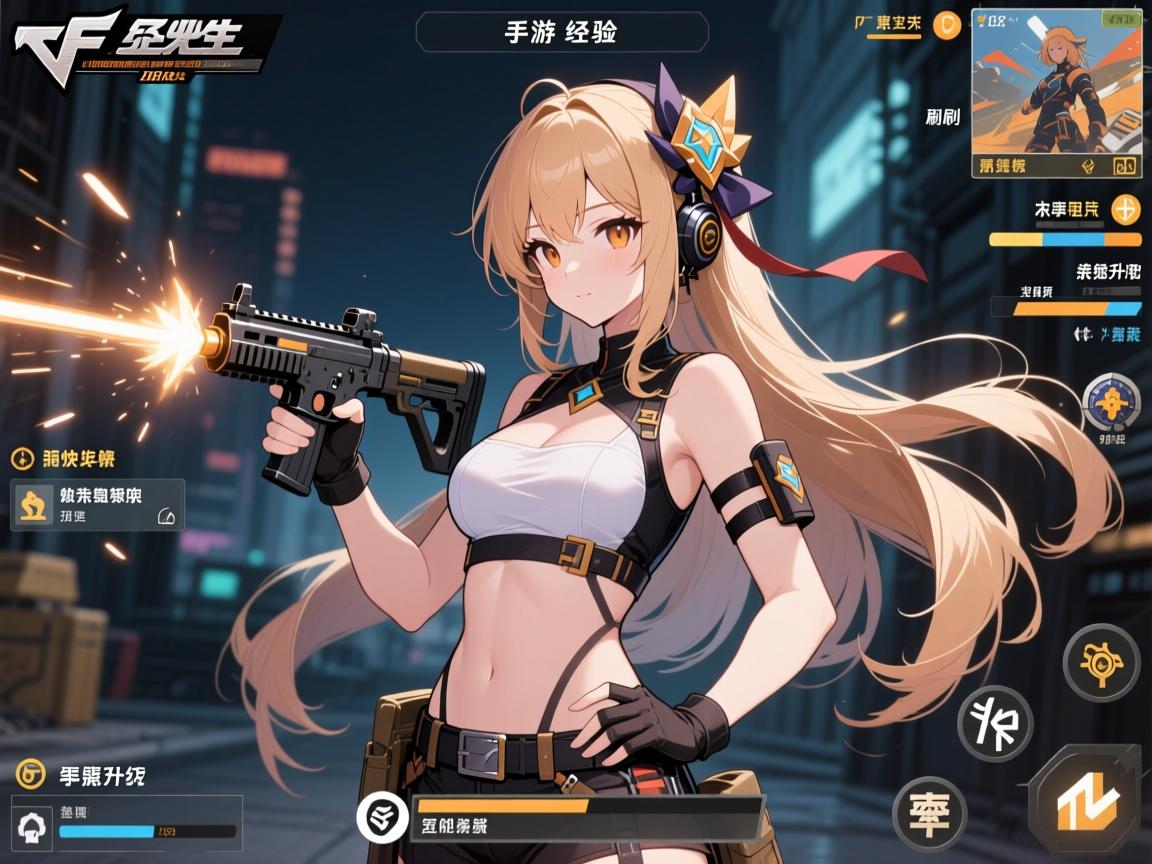Activate the orange crosshair gear button
1152x864 pixels.
(x=1100, y=662)
